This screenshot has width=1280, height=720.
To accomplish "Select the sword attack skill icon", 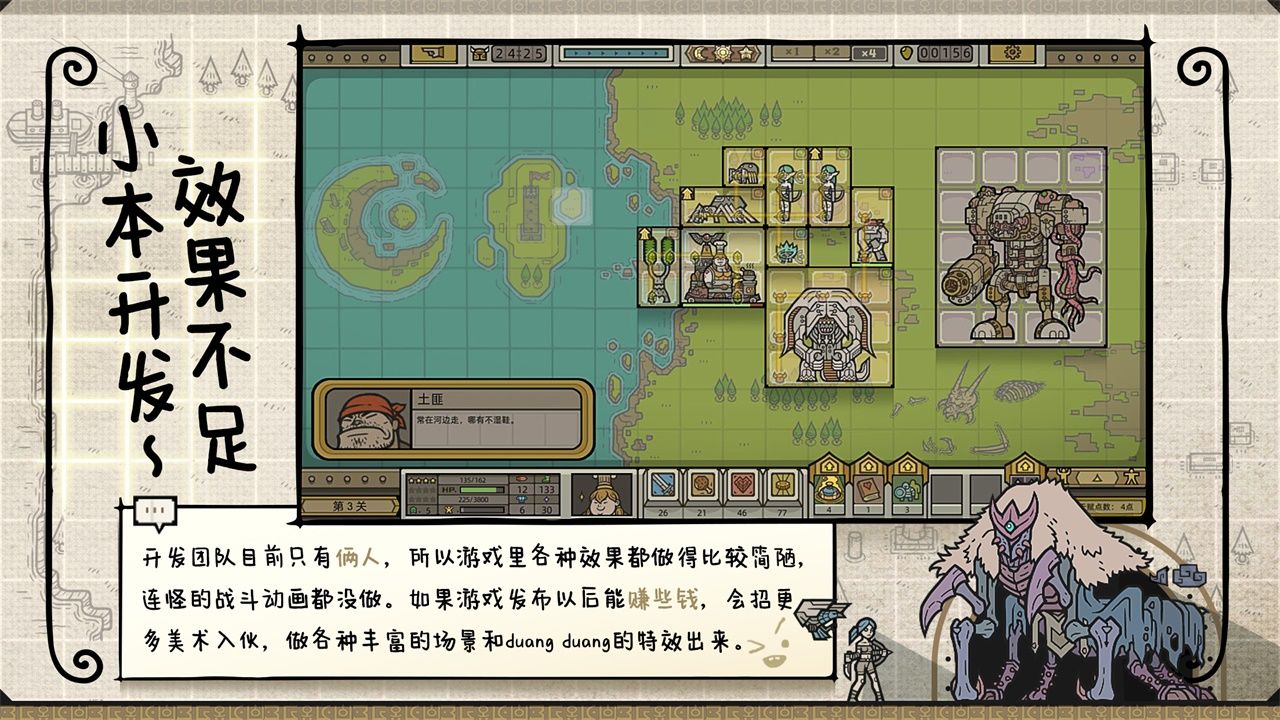I will [662, 485].
